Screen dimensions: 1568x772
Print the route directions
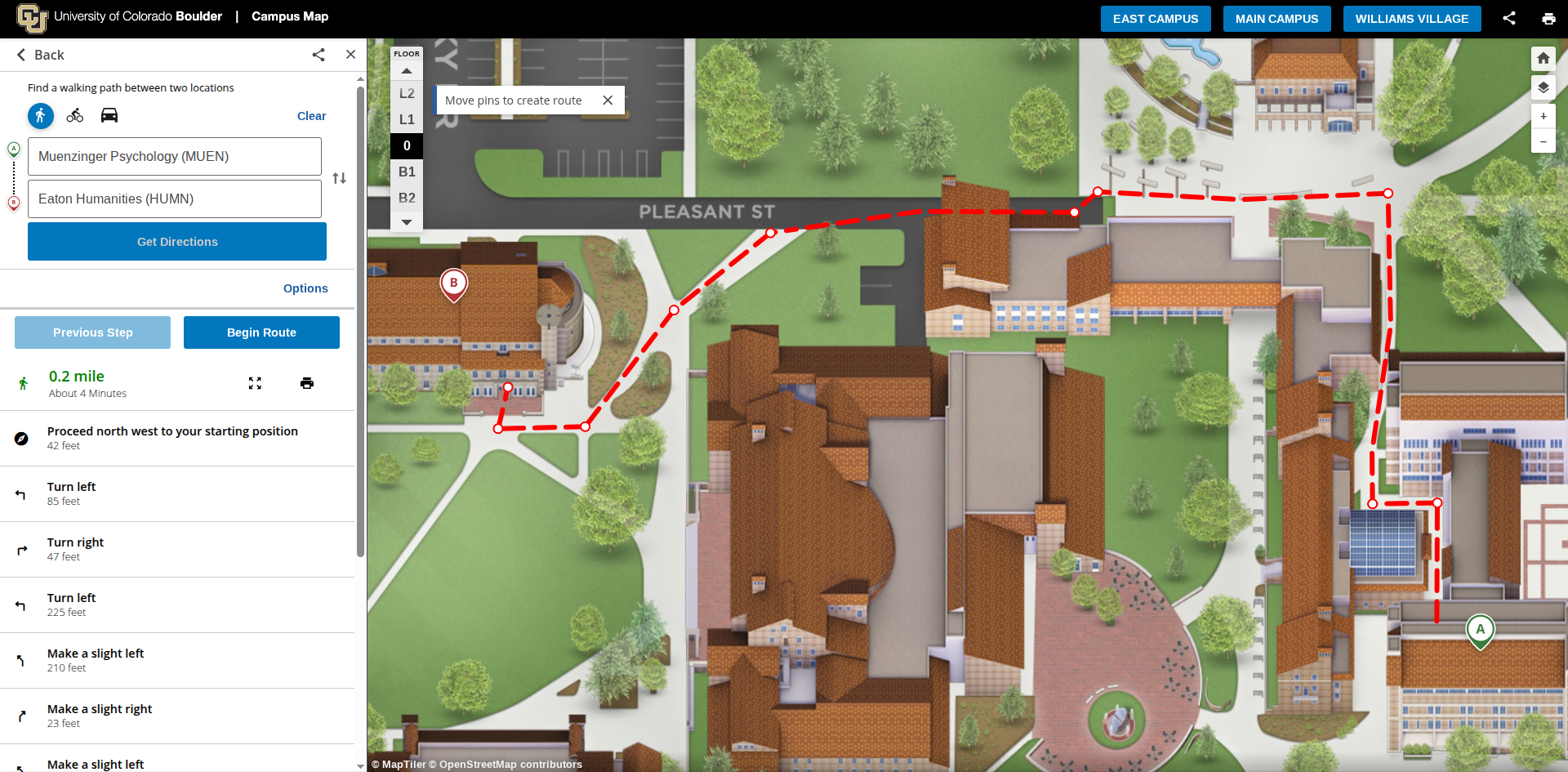[307, 383]
